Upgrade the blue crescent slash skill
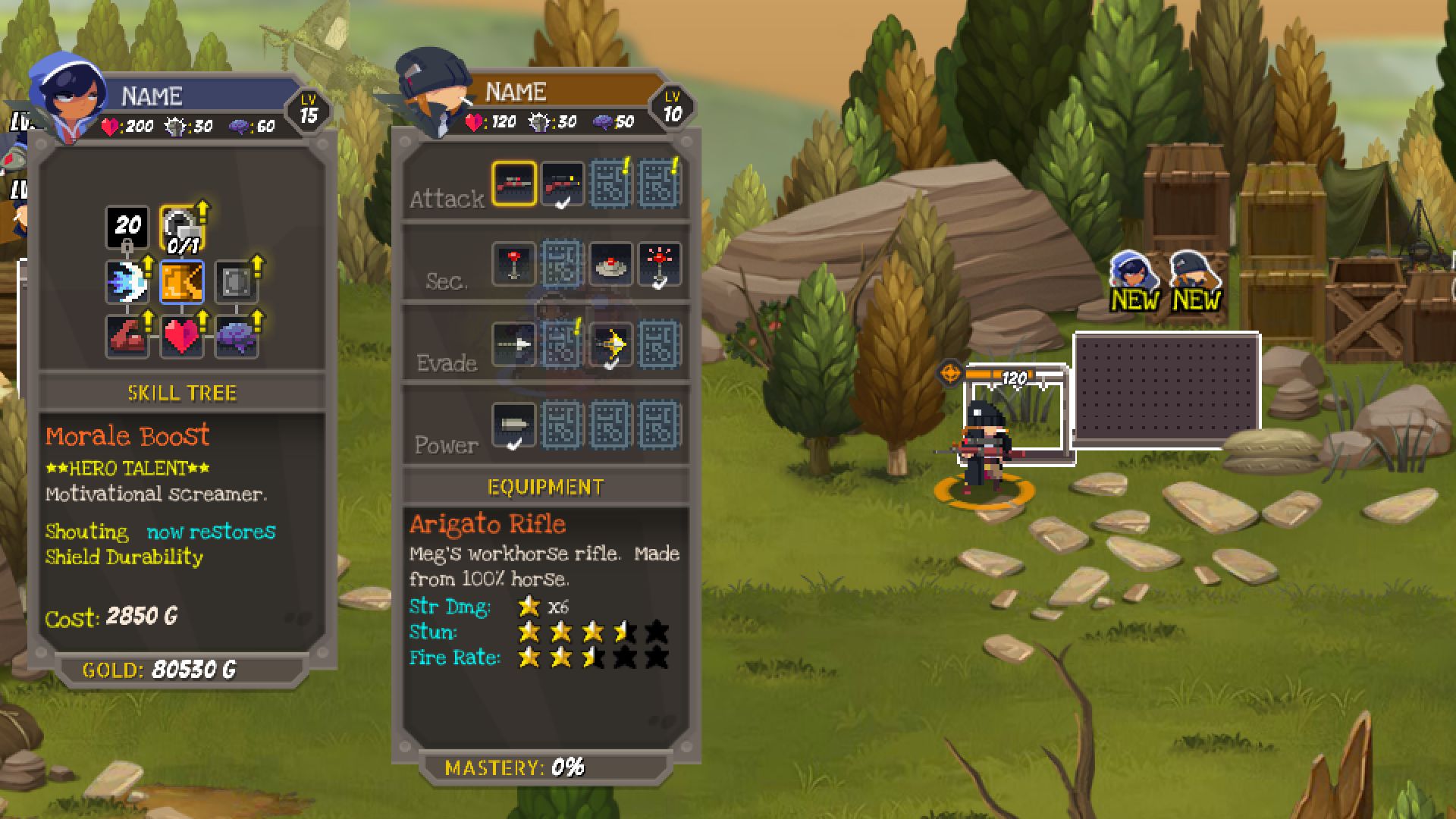The width and height of the screenshot is (1456, 819). pyautogui.click(x=127, y=282)
